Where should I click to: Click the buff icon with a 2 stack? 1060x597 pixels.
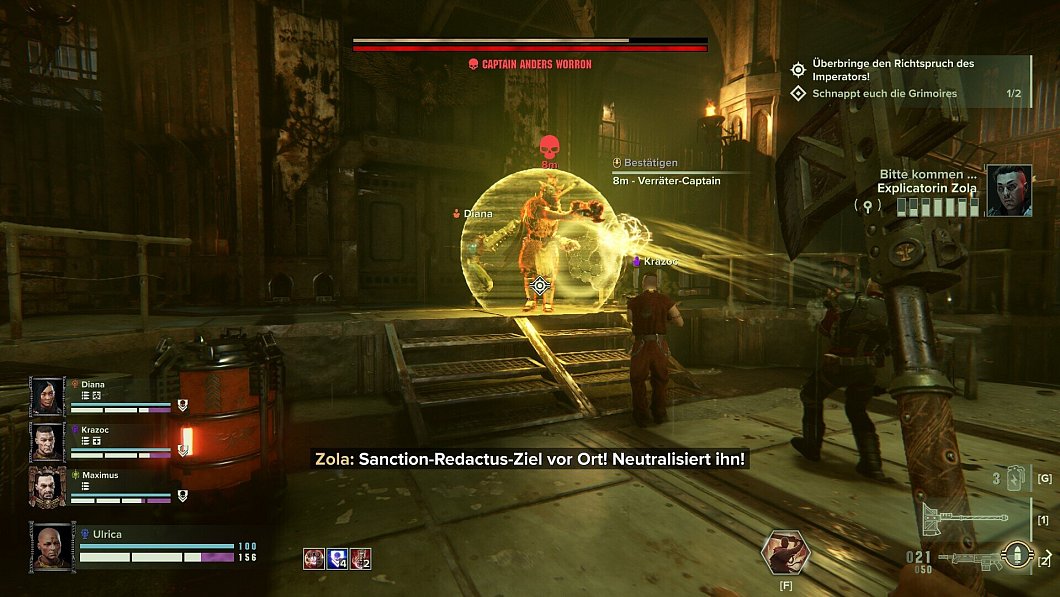360,558
